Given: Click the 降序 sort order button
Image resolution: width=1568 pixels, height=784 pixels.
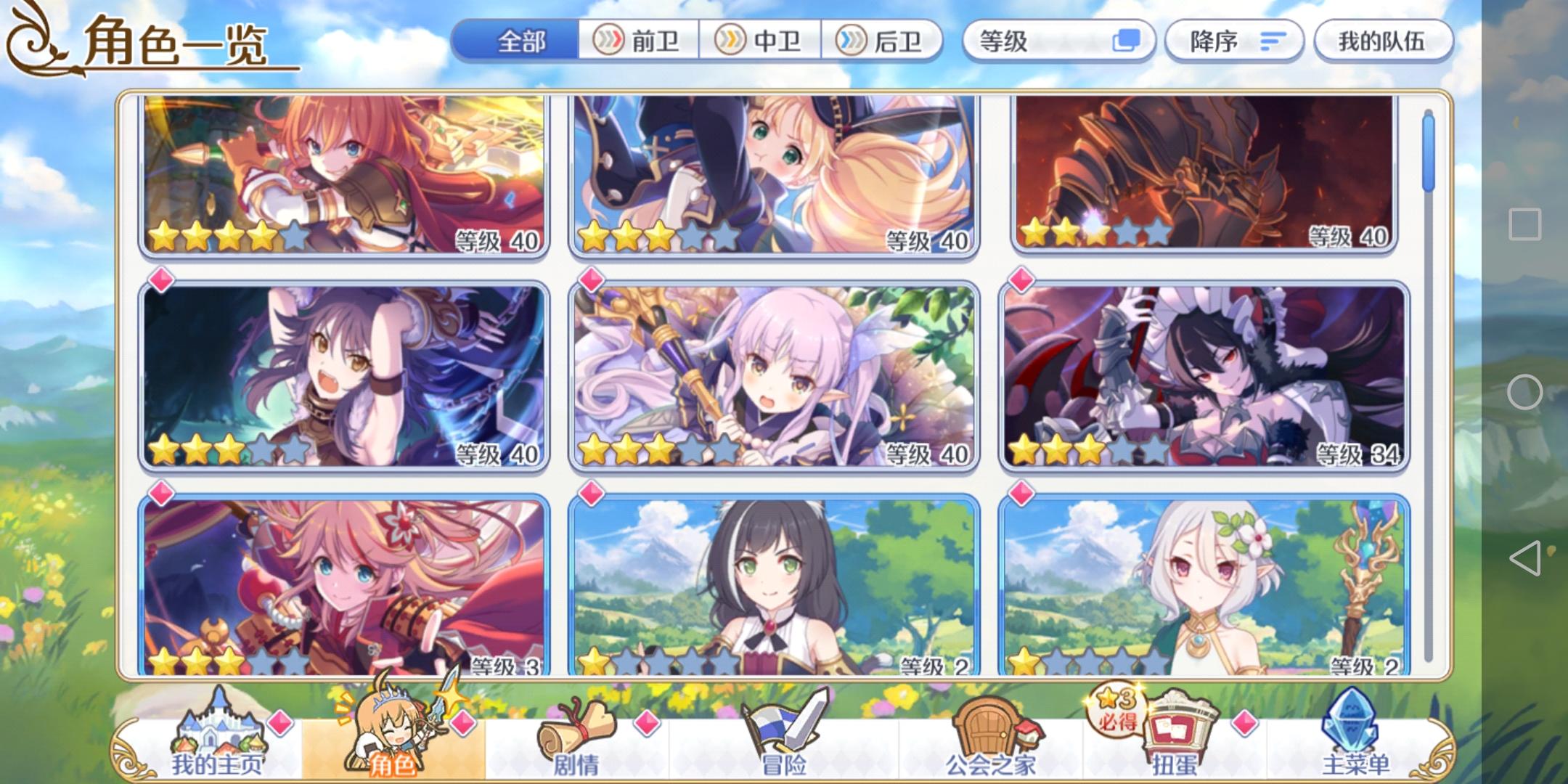Looking at the screenshot, I should click(x=1234, y=41).
